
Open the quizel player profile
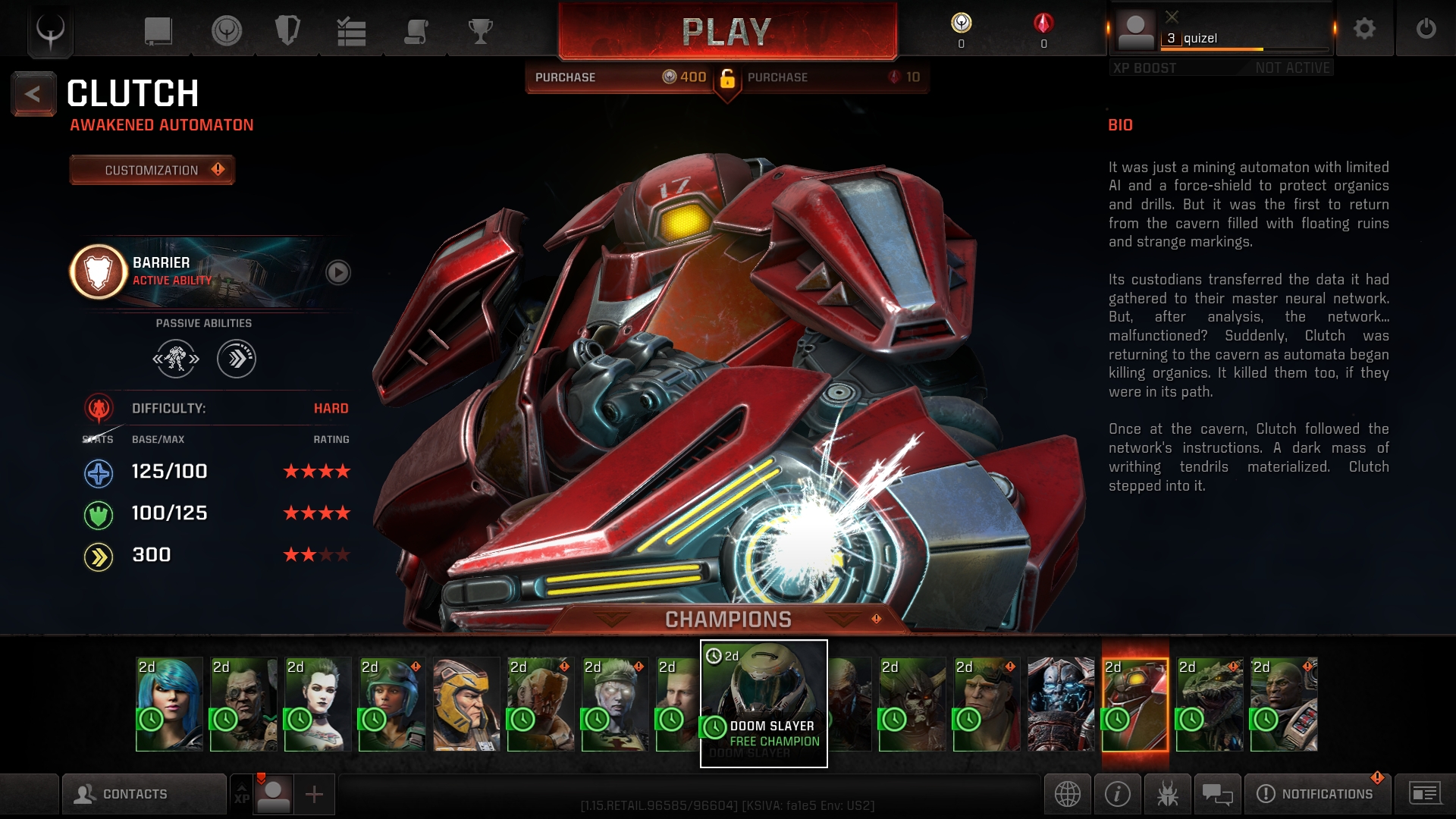point(1221,32)
